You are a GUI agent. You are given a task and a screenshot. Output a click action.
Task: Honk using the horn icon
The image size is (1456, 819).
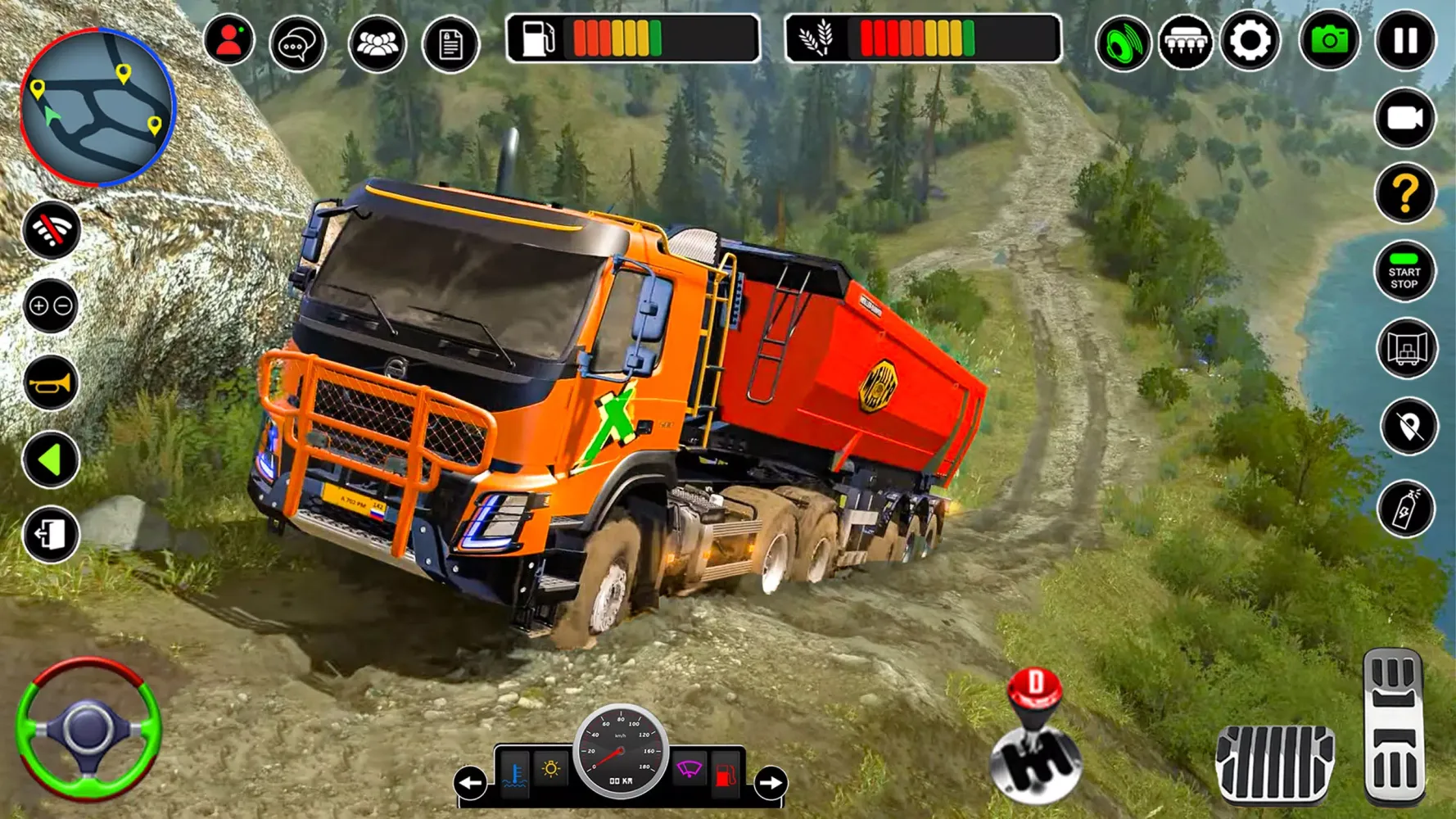[x=51, y=383]
